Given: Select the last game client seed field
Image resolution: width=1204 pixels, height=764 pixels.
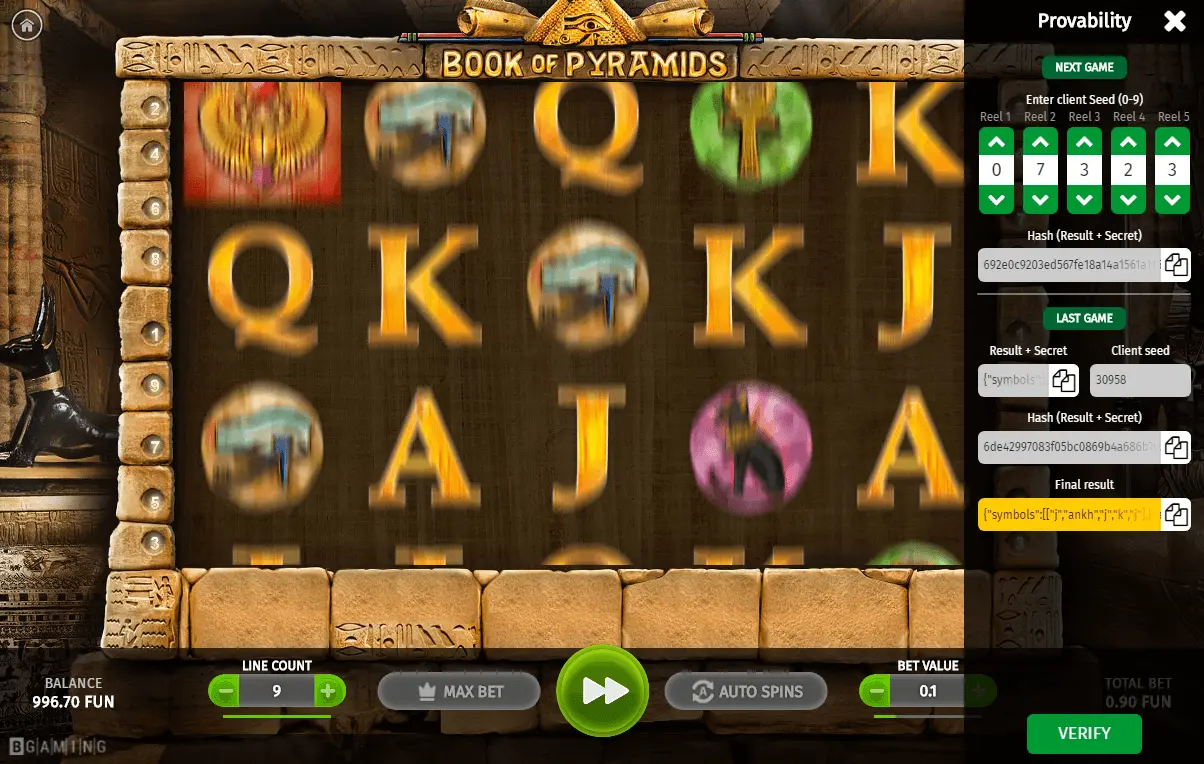Looking at the screenshot, I should [x=1140, y=380].
